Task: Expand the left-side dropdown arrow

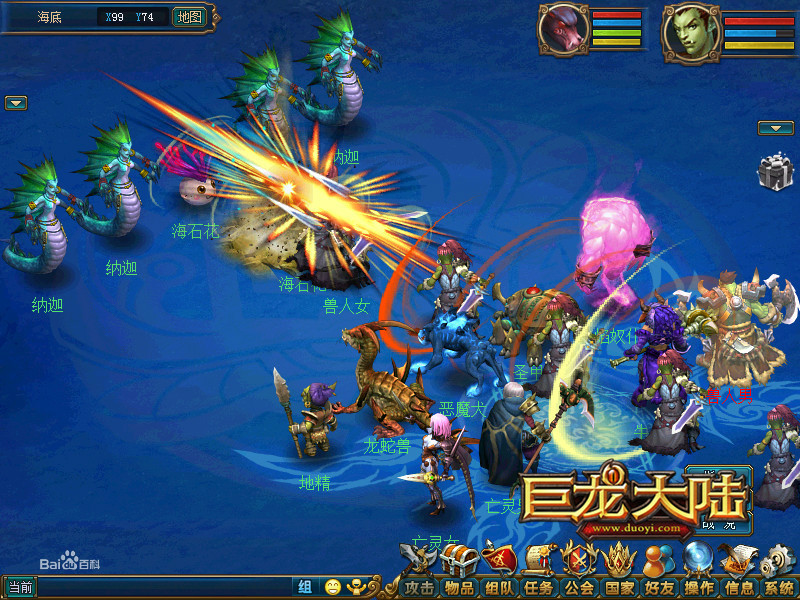Action: click(x=16, y=103)
